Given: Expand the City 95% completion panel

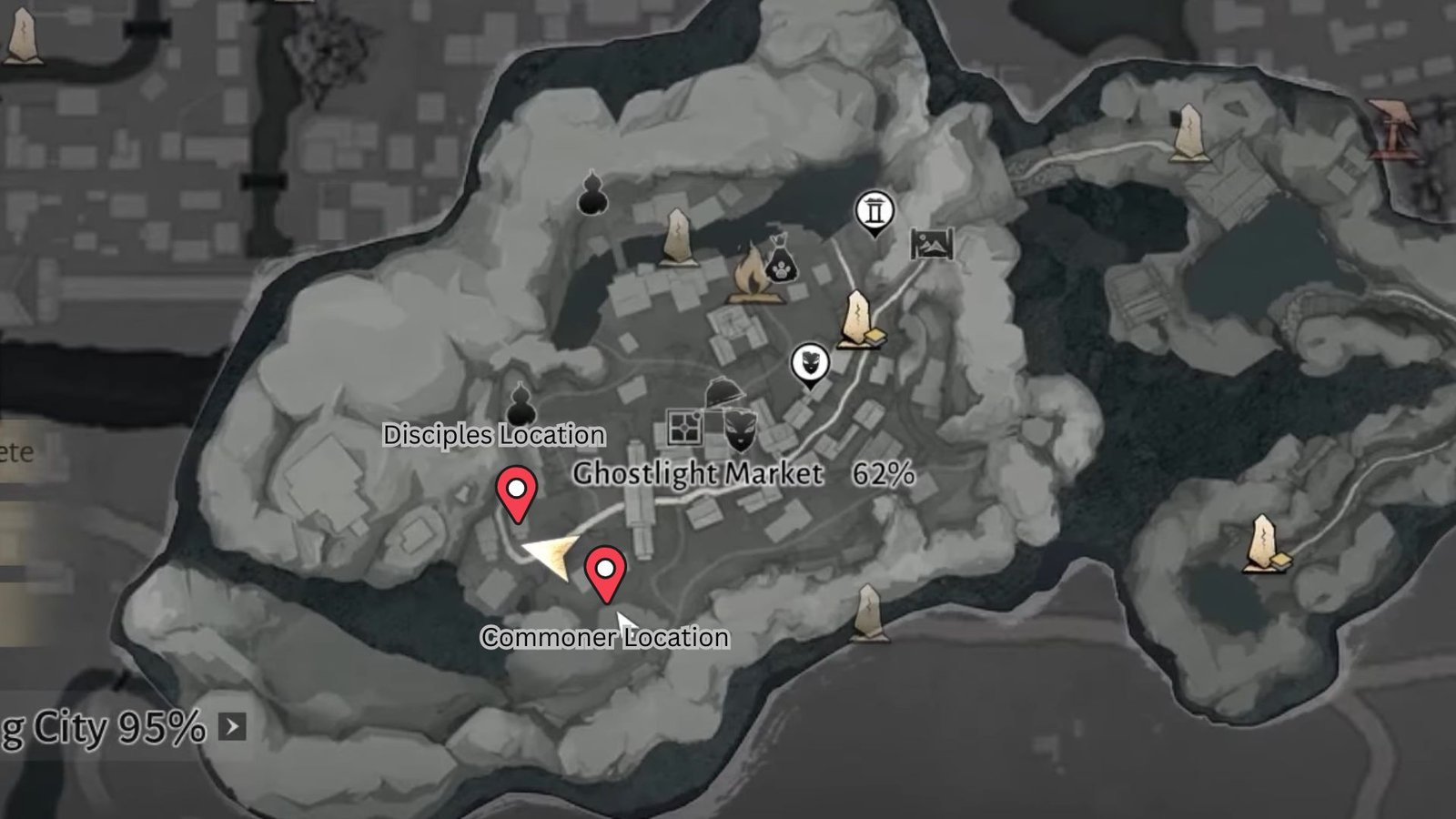Looking at the screenshot, I should (234, 726).
